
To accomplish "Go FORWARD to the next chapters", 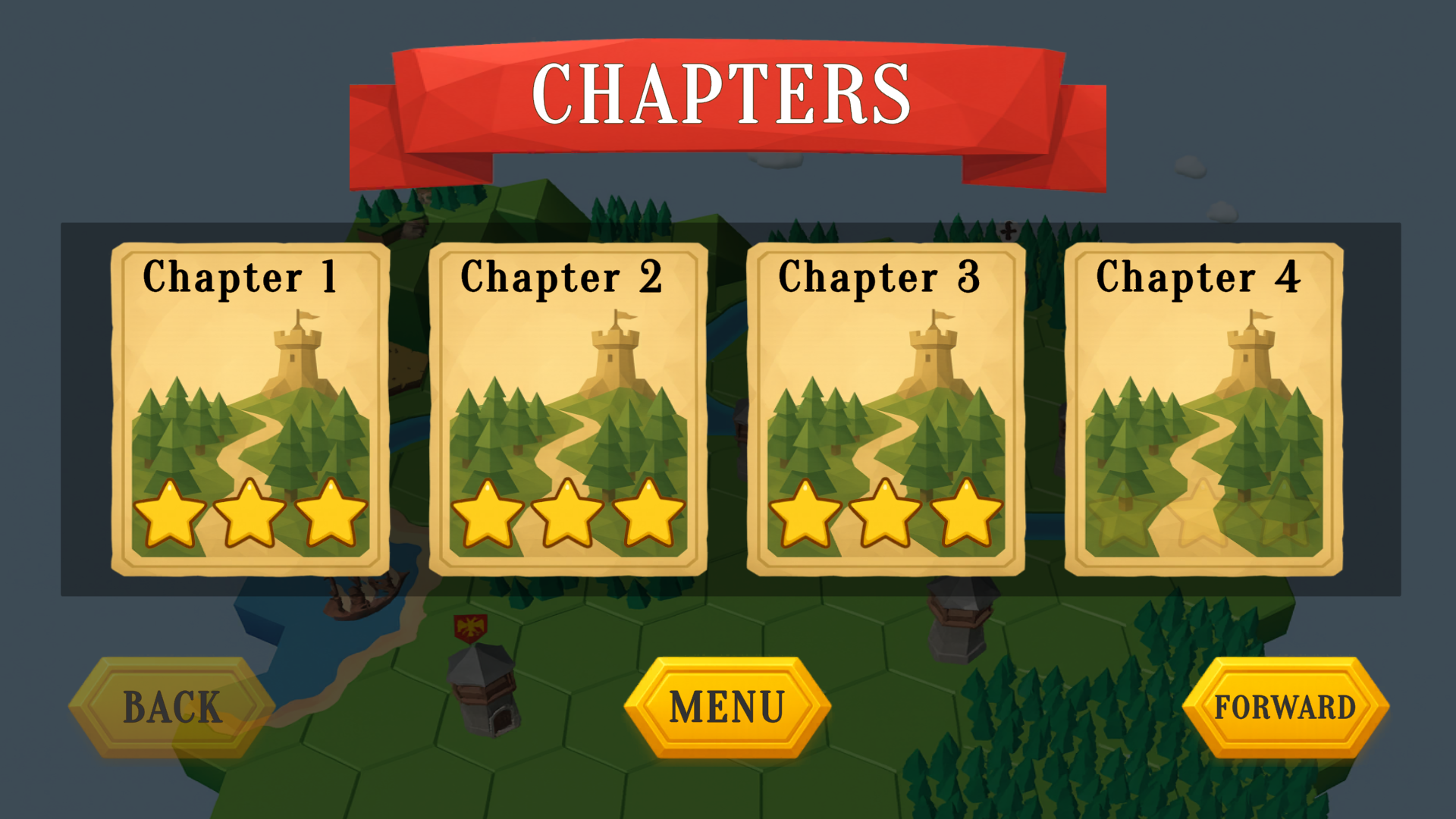I will 1285,708.
